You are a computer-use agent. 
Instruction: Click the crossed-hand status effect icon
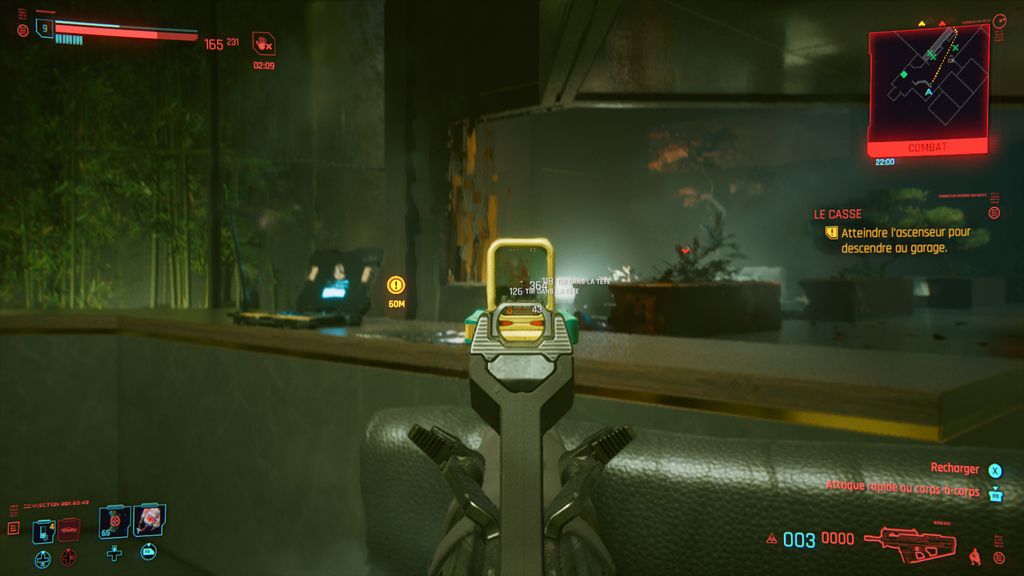point(263,43)
